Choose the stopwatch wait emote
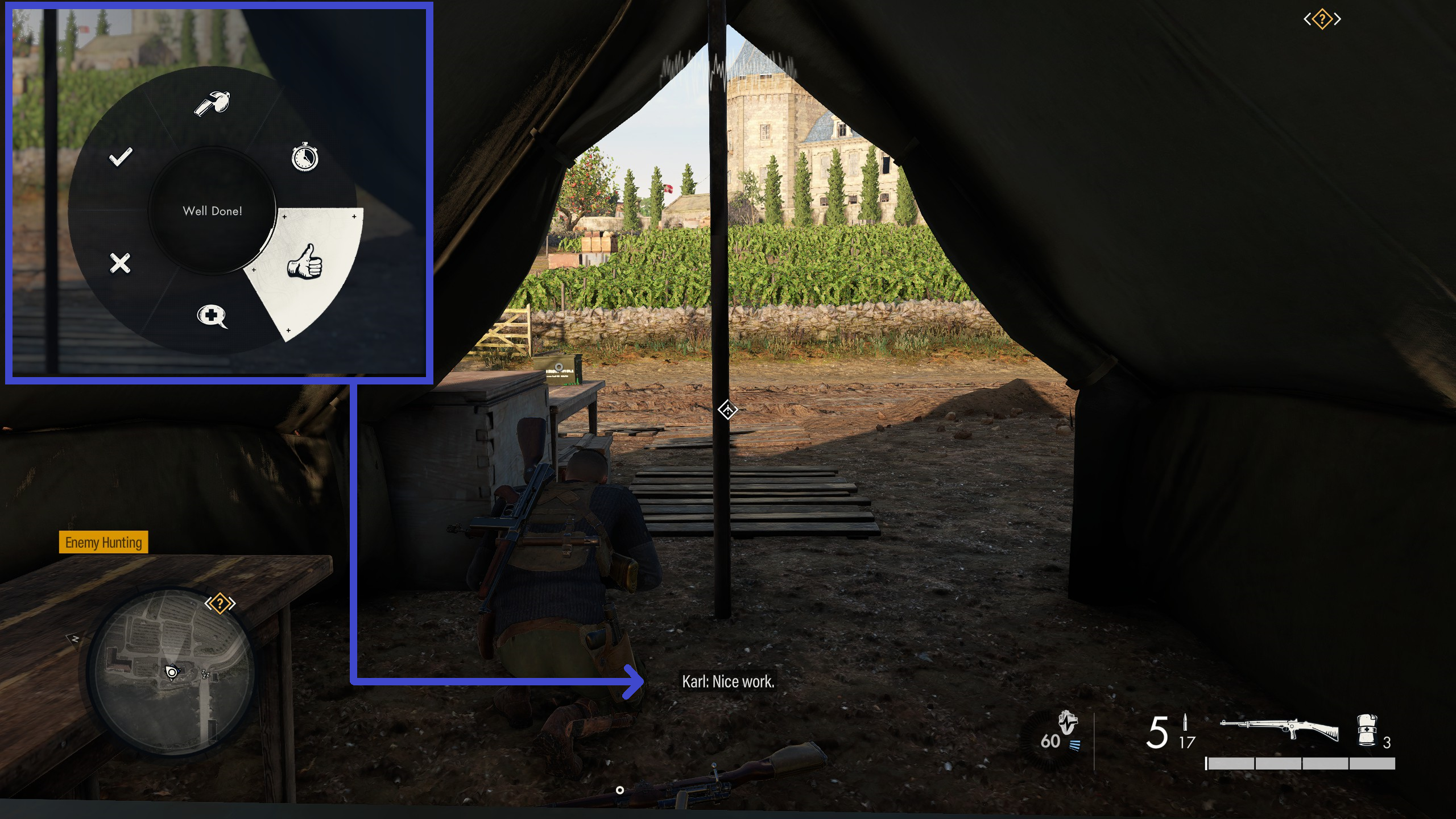This screenshot has height=819, width=1456. pyautogui.click(x=305, y=158)
